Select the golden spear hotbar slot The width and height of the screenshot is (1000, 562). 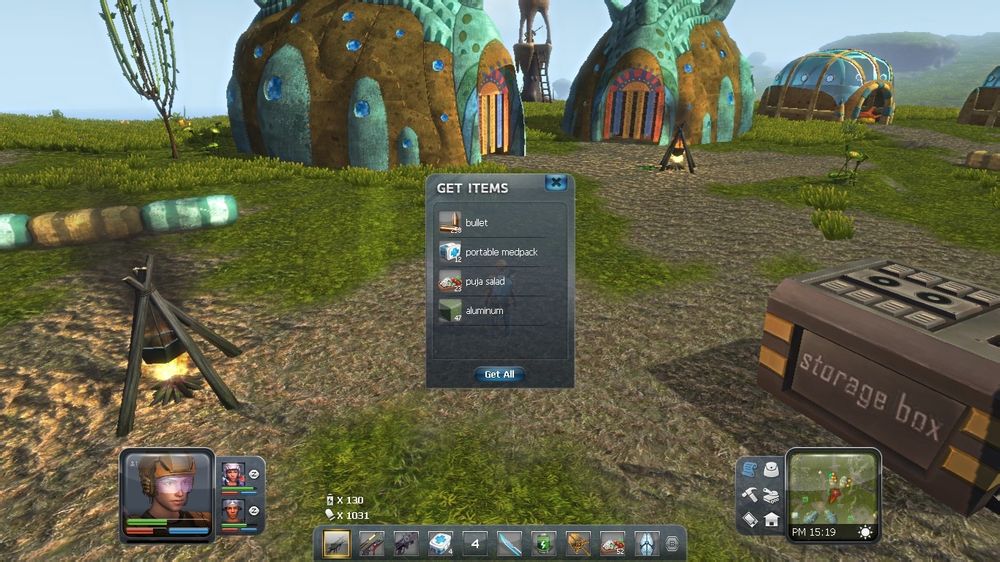(578, 543)
